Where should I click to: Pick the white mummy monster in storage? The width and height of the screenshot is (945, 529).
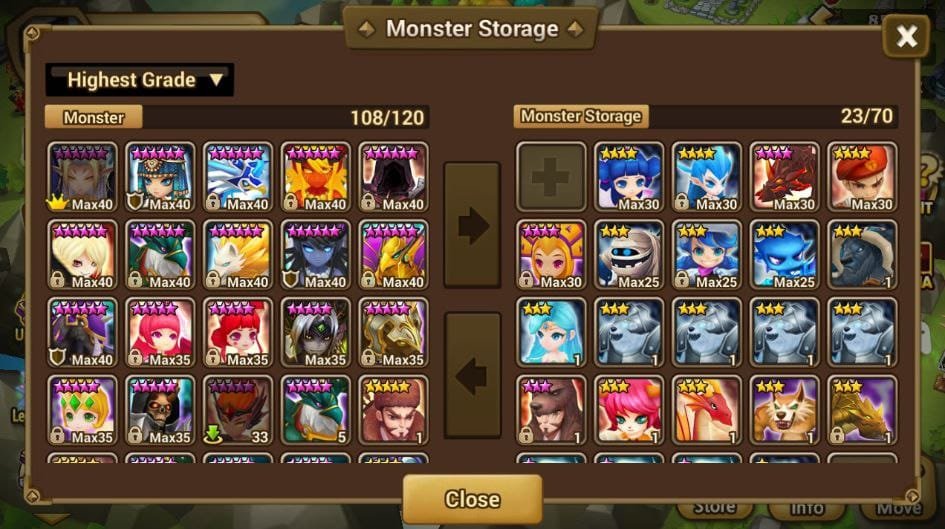(x=629, y=254)
